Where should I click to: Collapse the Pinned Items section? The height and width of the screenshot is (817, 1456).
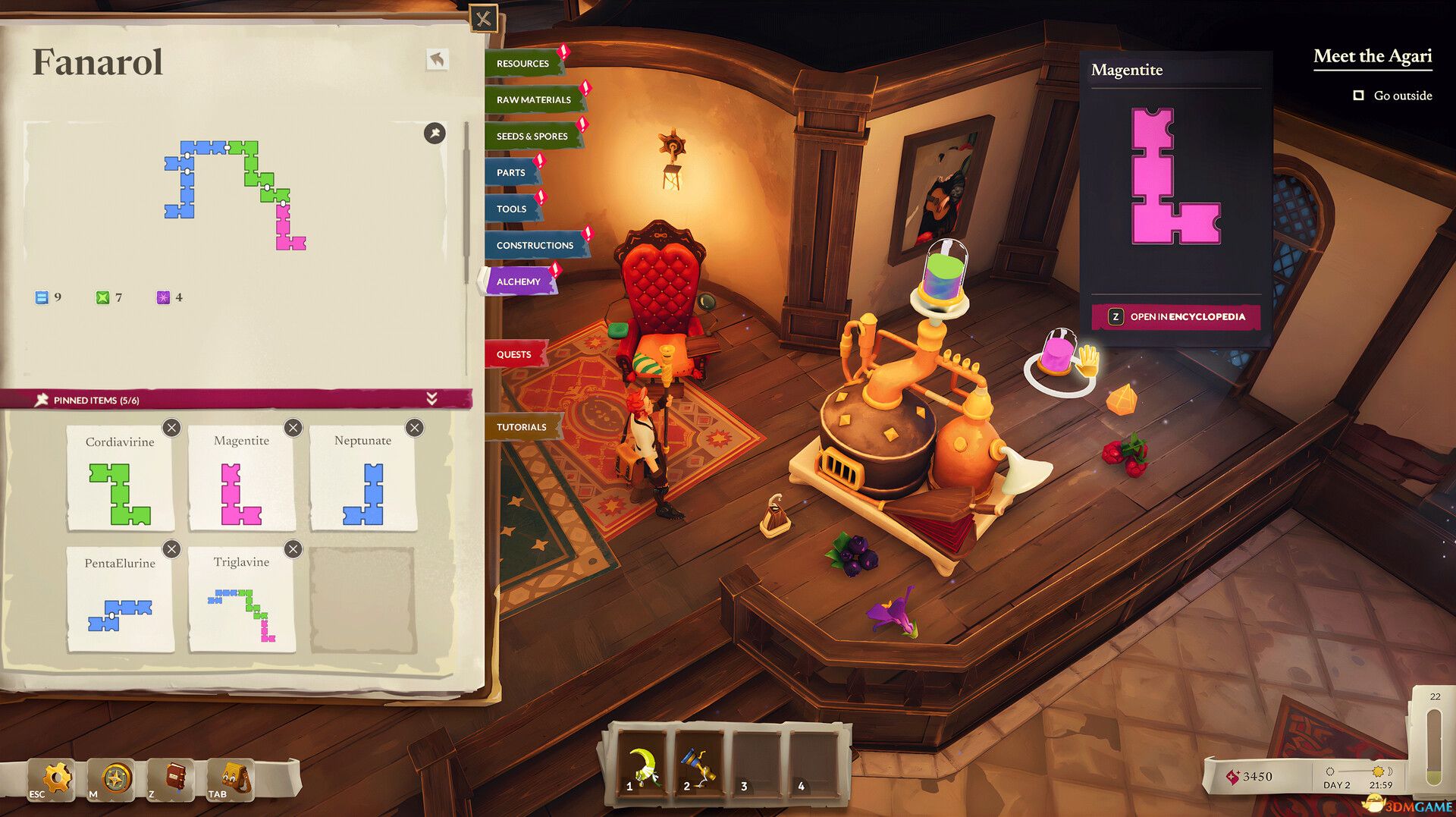pyautogui.click(x=431, y=399)
